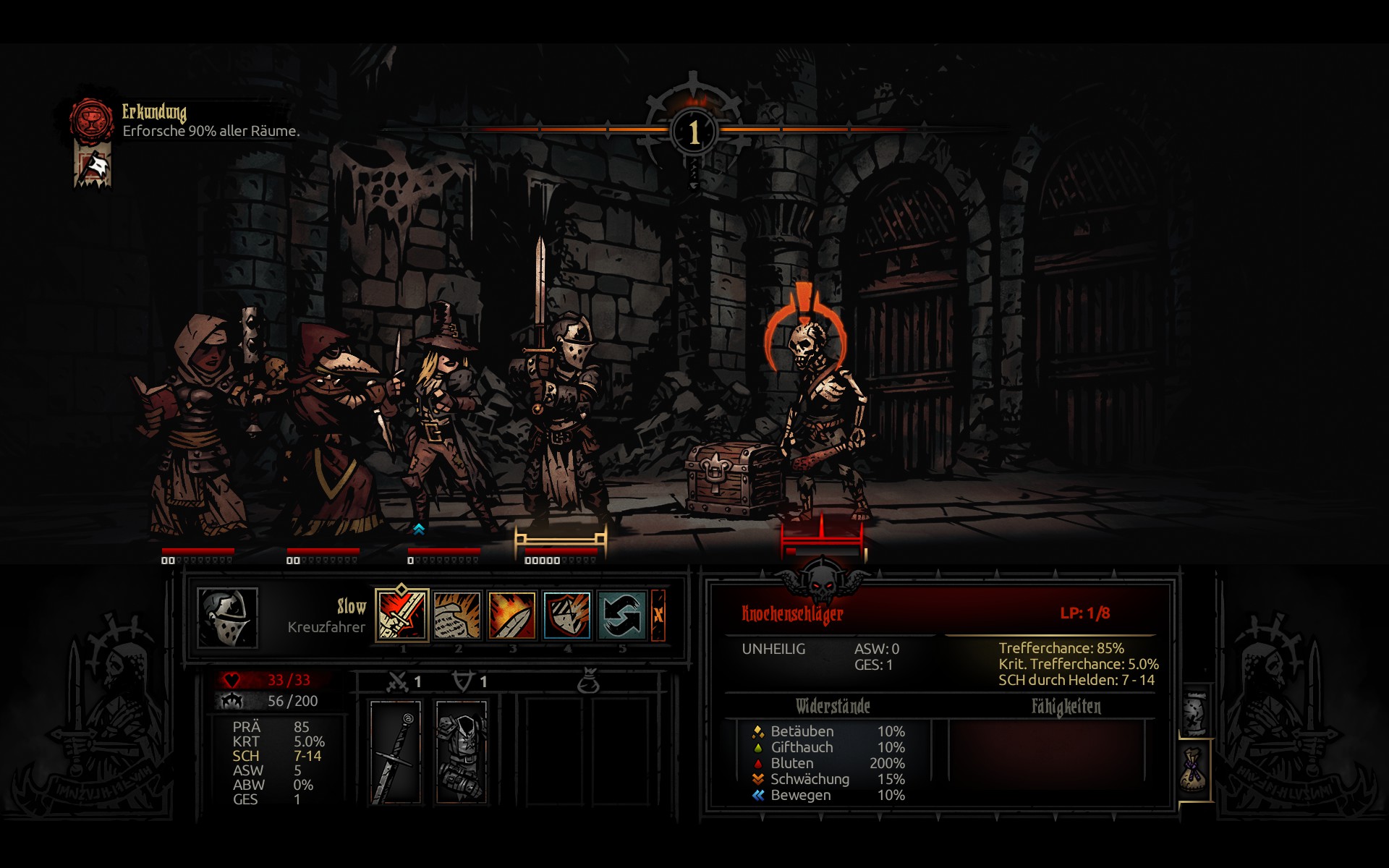Open the Erkundung quest seal
The height and width of the screenshot is (868, 1389).
pyautogui.click(x=91, y=120)
